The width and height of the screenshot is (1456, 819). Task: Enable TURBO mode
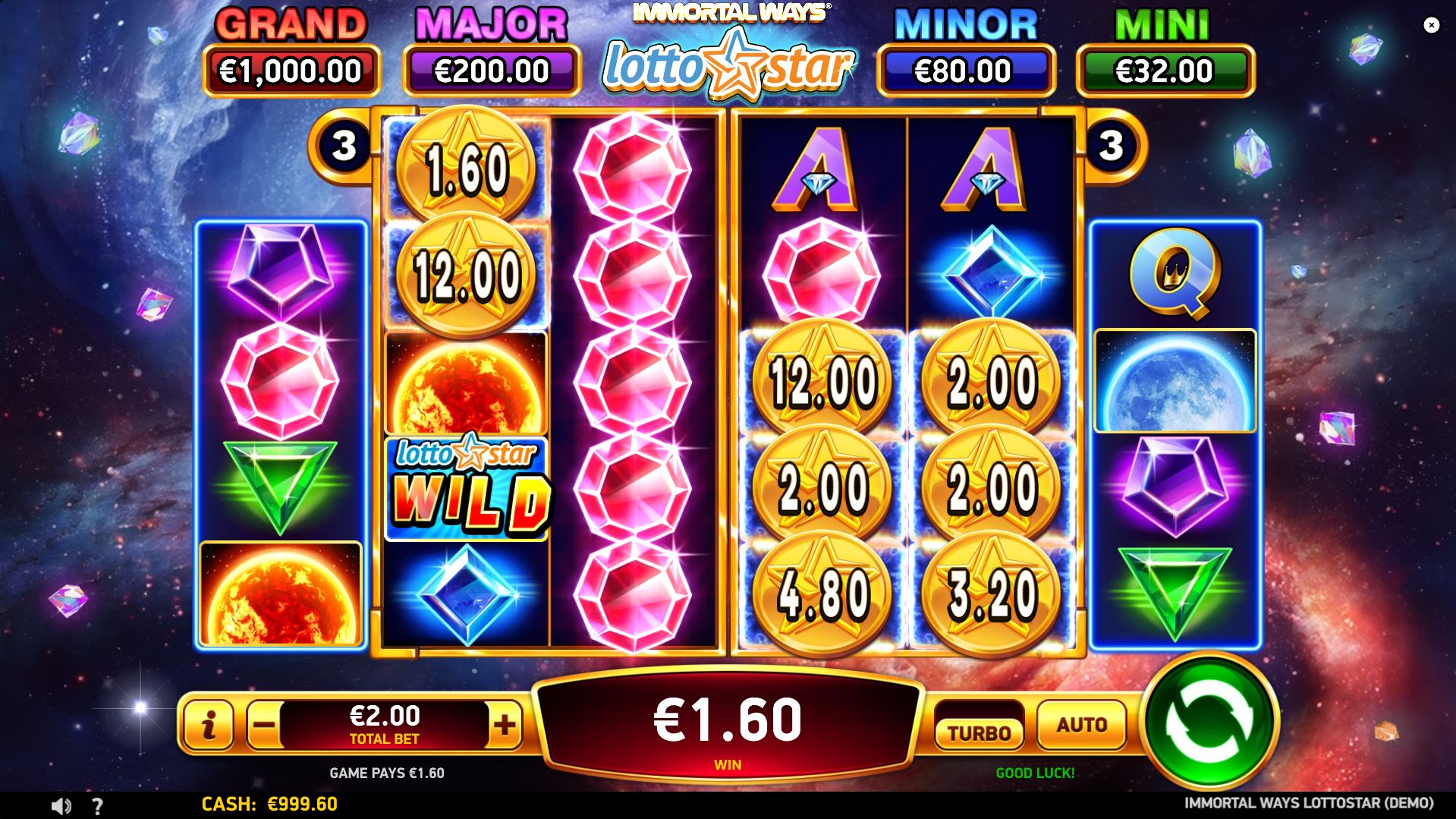[x=979, y=731]
